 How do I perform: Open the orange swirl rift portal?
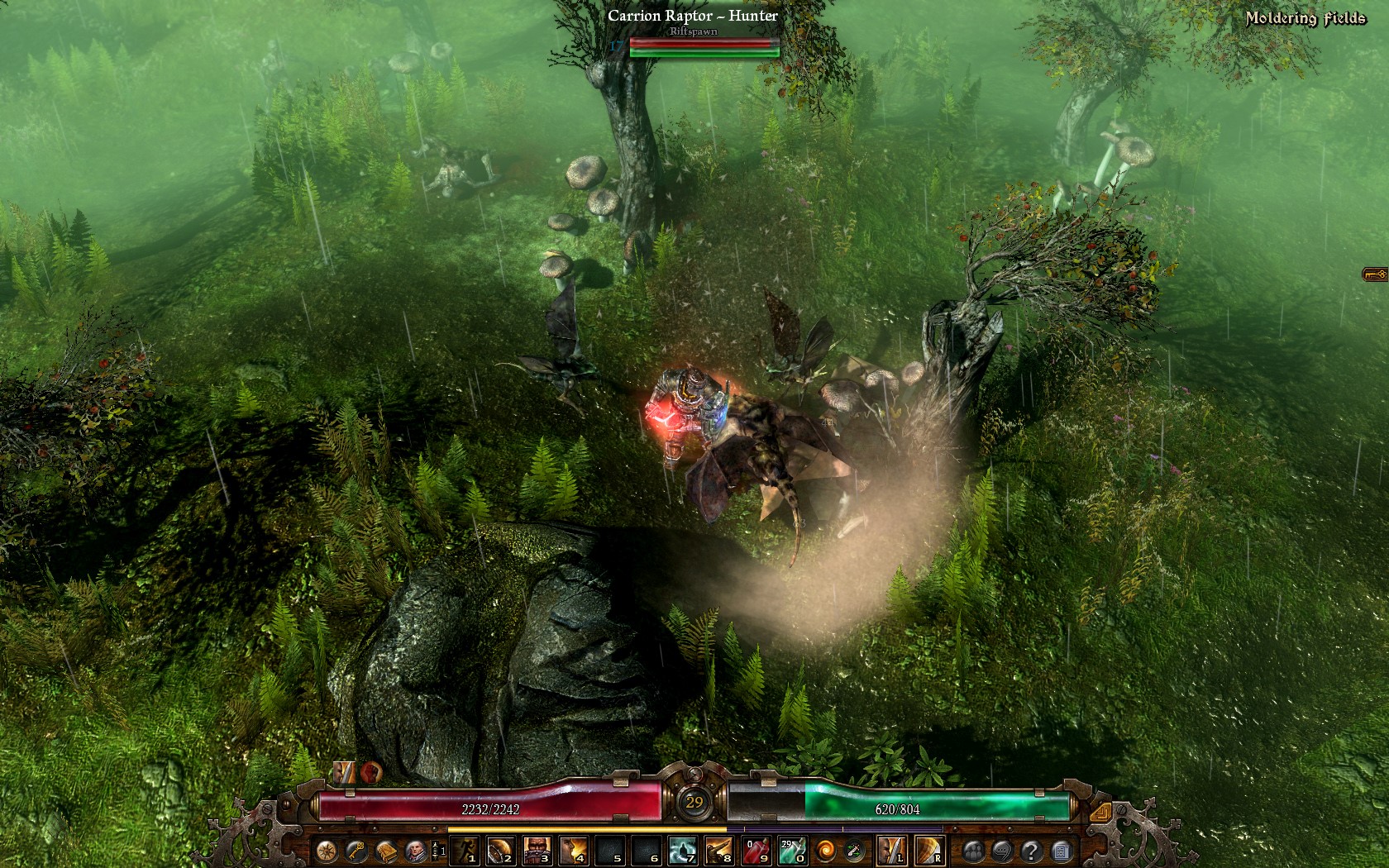pyautogui.click(x=826, y=850)
